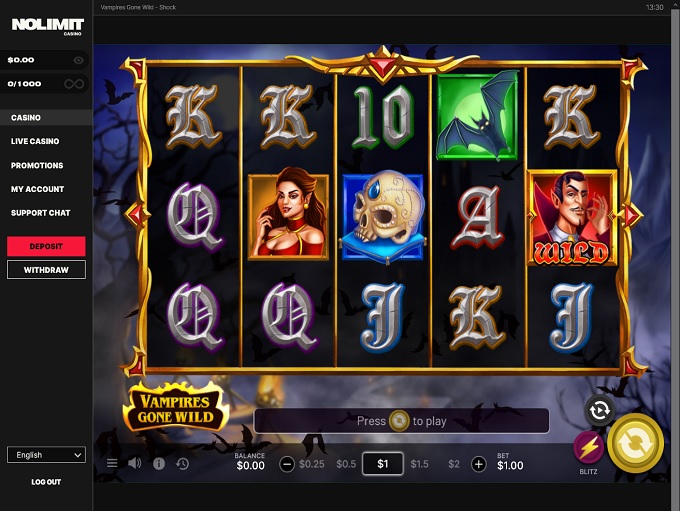Choose the $0.5 bet value
The height and width of the screenshot is (511, 680).
(346, 464)
